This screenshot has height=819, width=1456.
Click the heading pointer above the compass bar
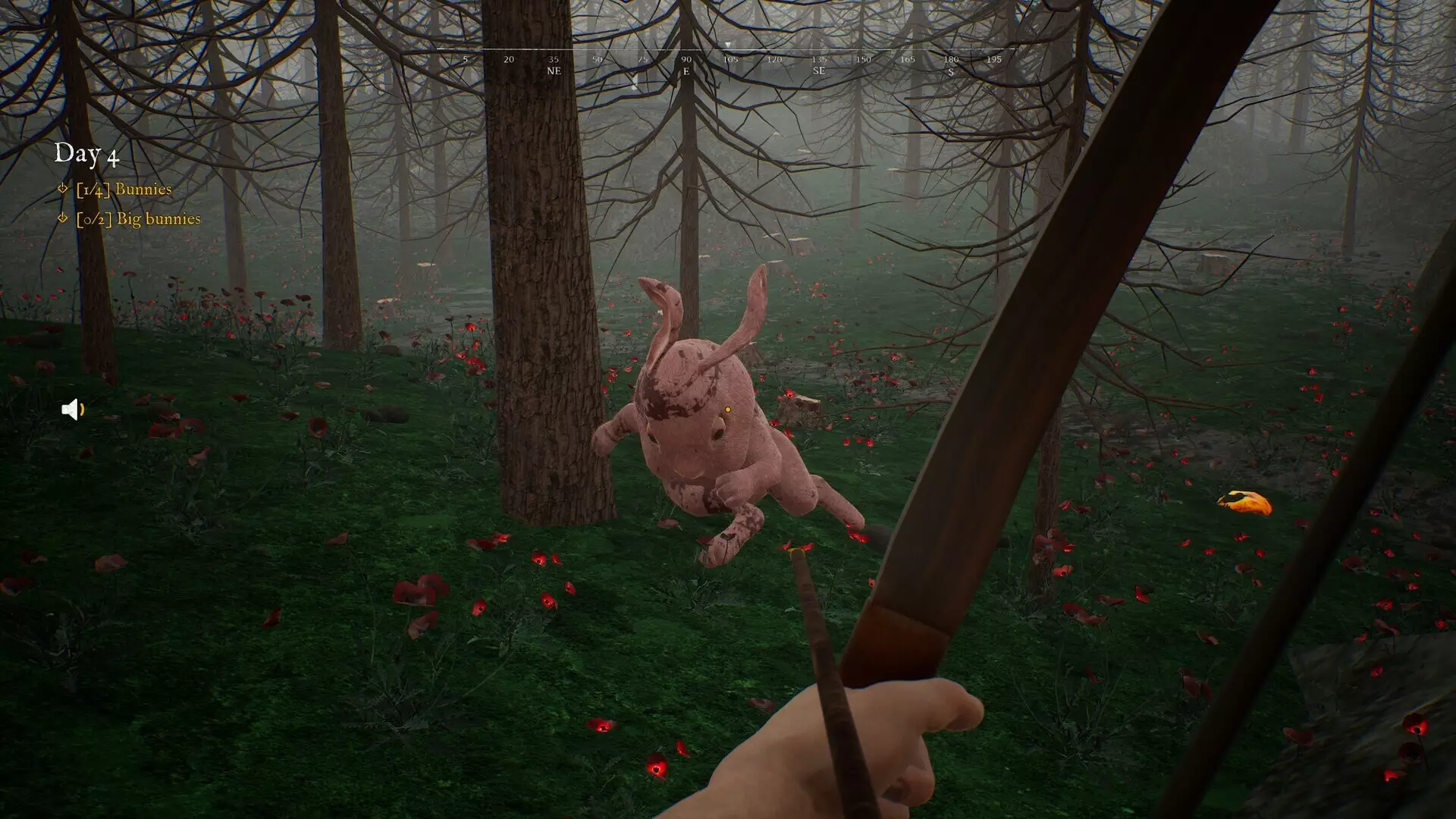click(727, 45)
